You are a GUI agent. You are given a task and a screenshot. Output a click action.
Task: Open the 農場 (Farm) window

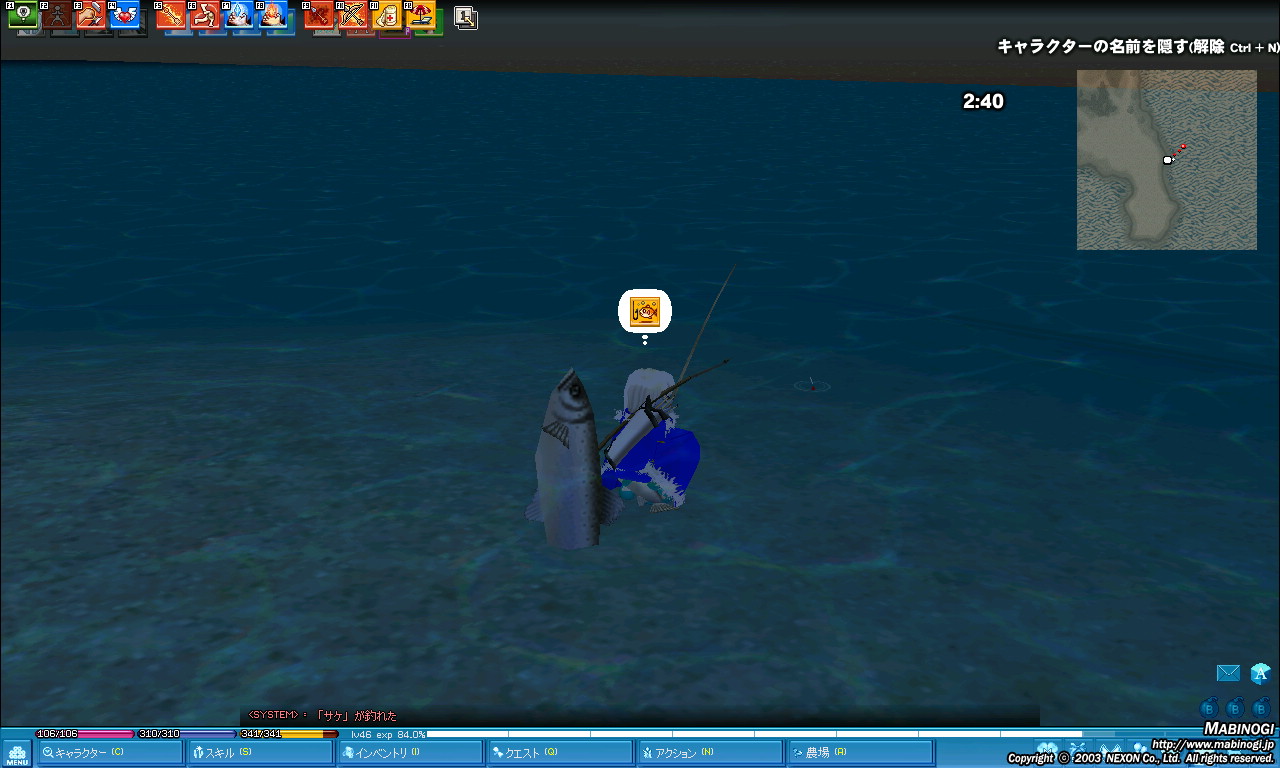pos(858,753)
